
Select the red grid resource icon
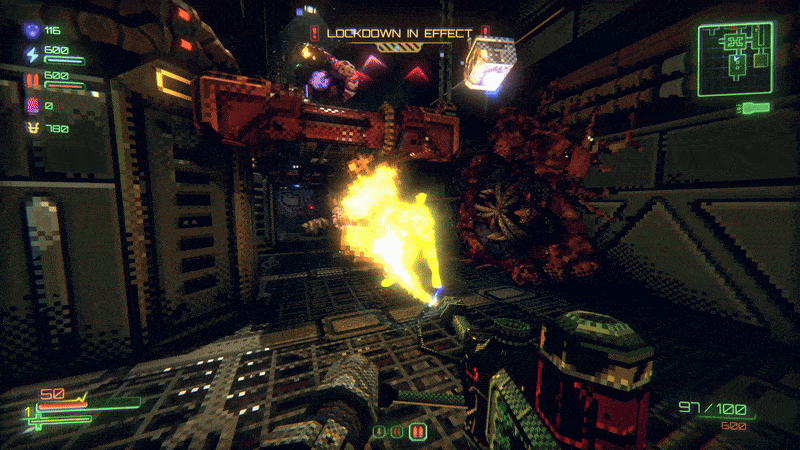pyautogui.click(x=31, y=104)
